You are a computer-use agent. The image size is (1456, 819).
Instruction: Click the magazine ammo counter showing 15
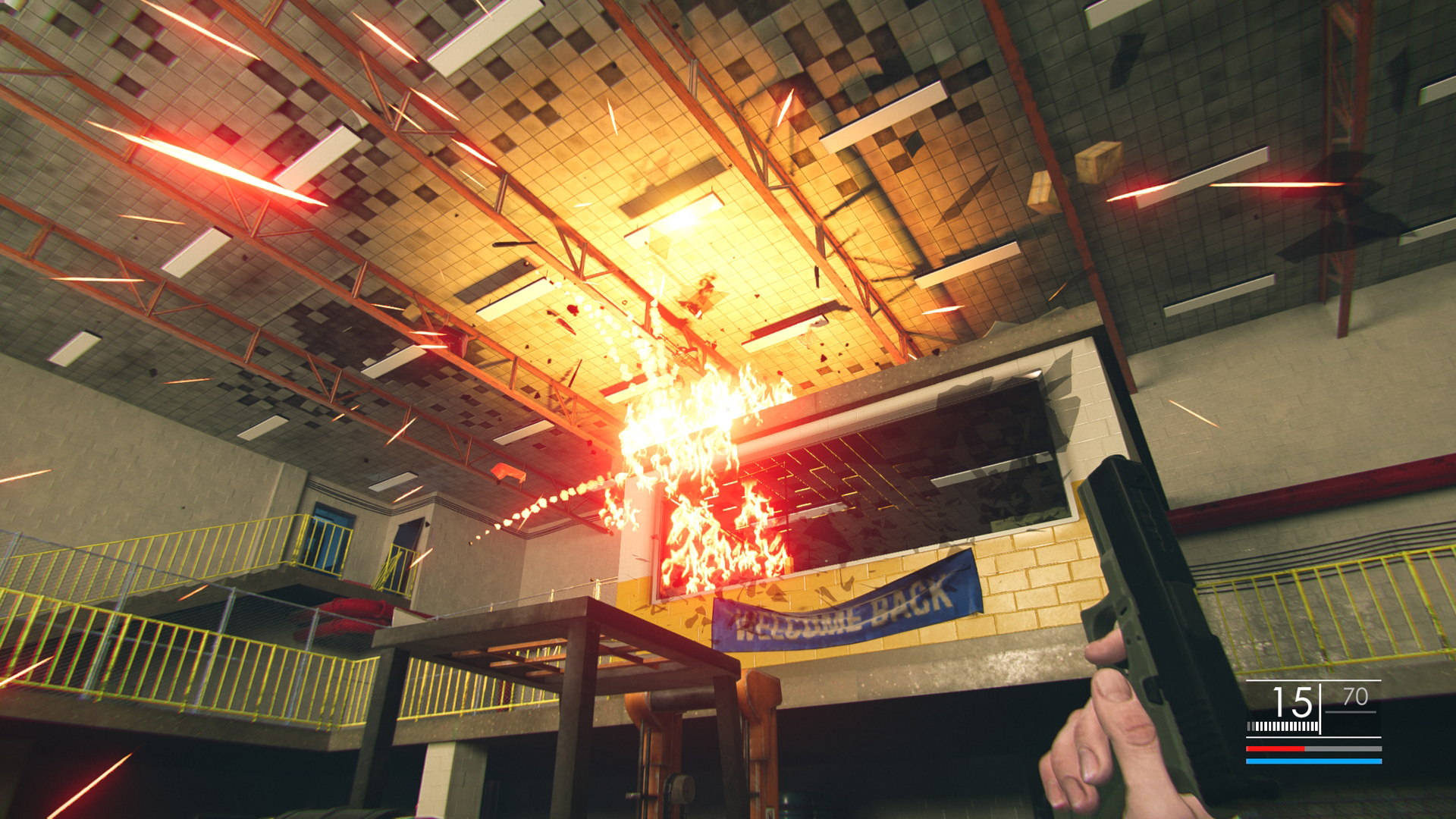click(x=1291, y=702)
